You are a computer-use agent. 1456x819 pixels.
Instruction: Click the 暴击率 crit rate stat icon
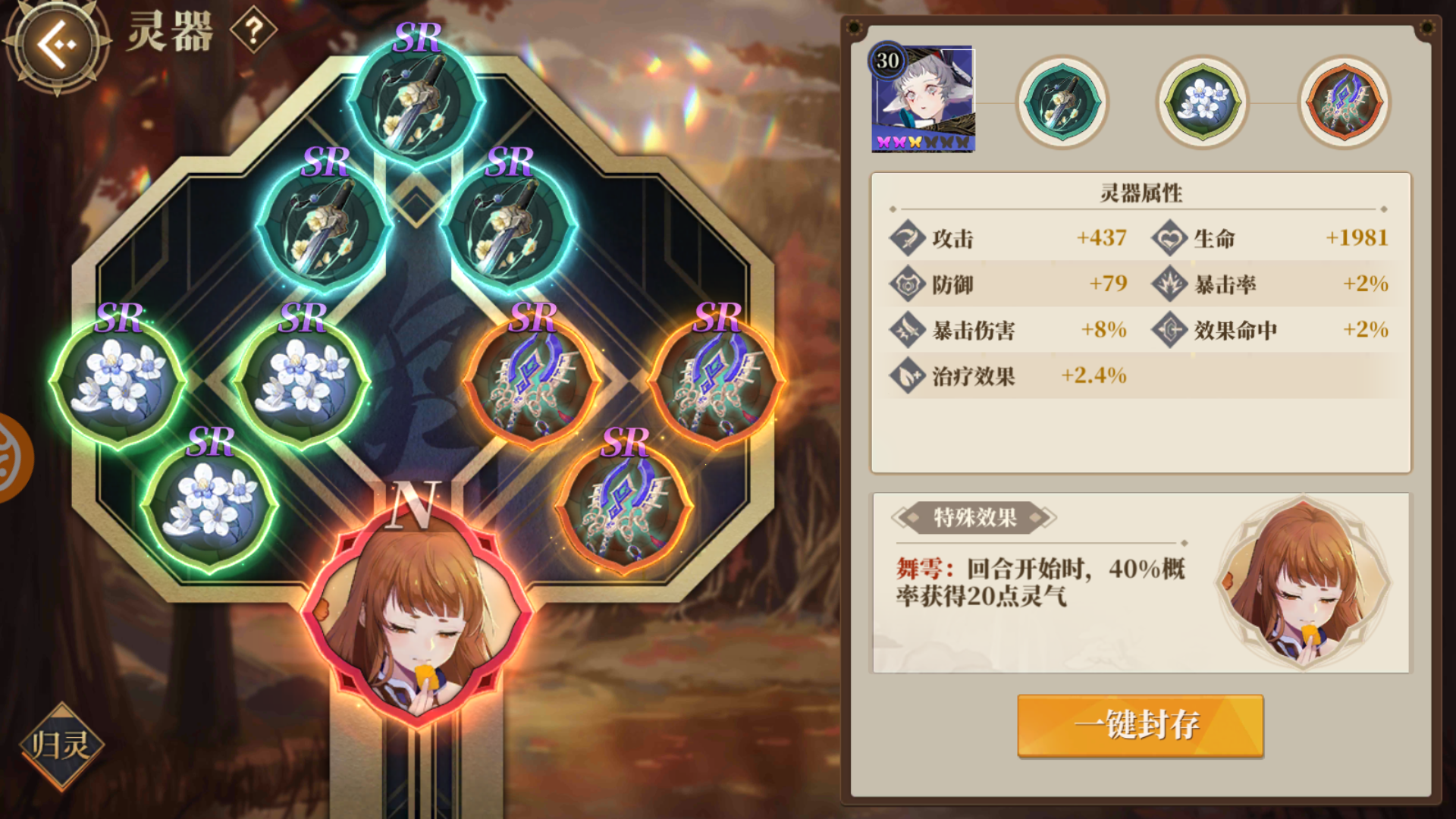1169,284
